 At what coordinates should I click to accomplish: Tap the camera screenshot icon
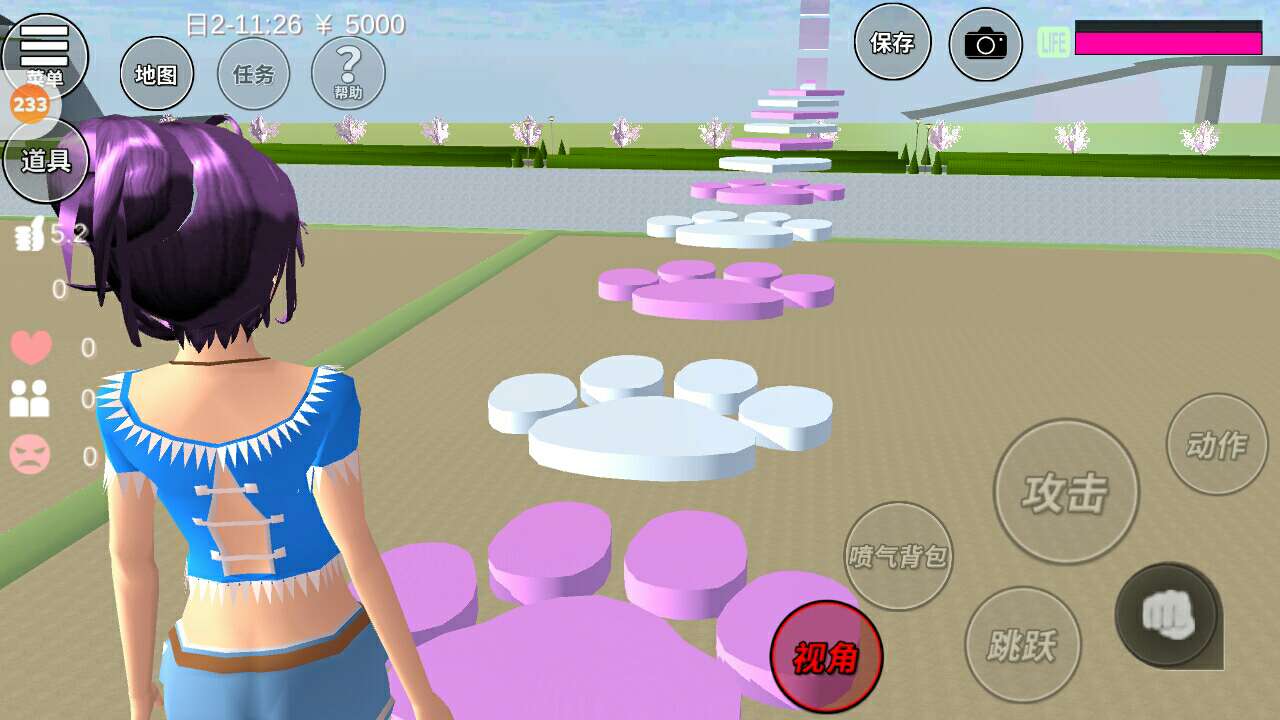point(985,44)
